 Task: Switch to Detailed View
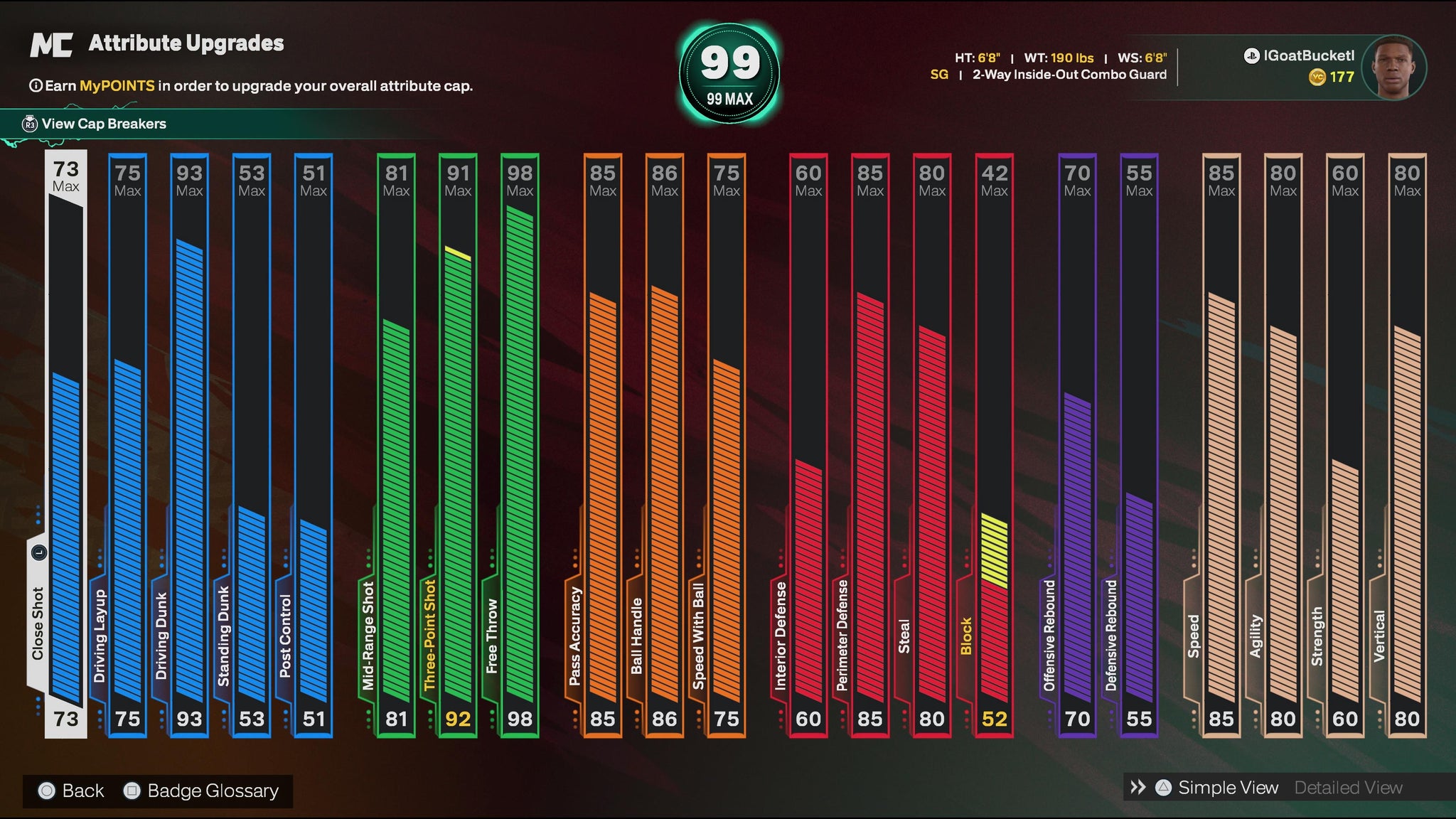tap(1348, 788)
